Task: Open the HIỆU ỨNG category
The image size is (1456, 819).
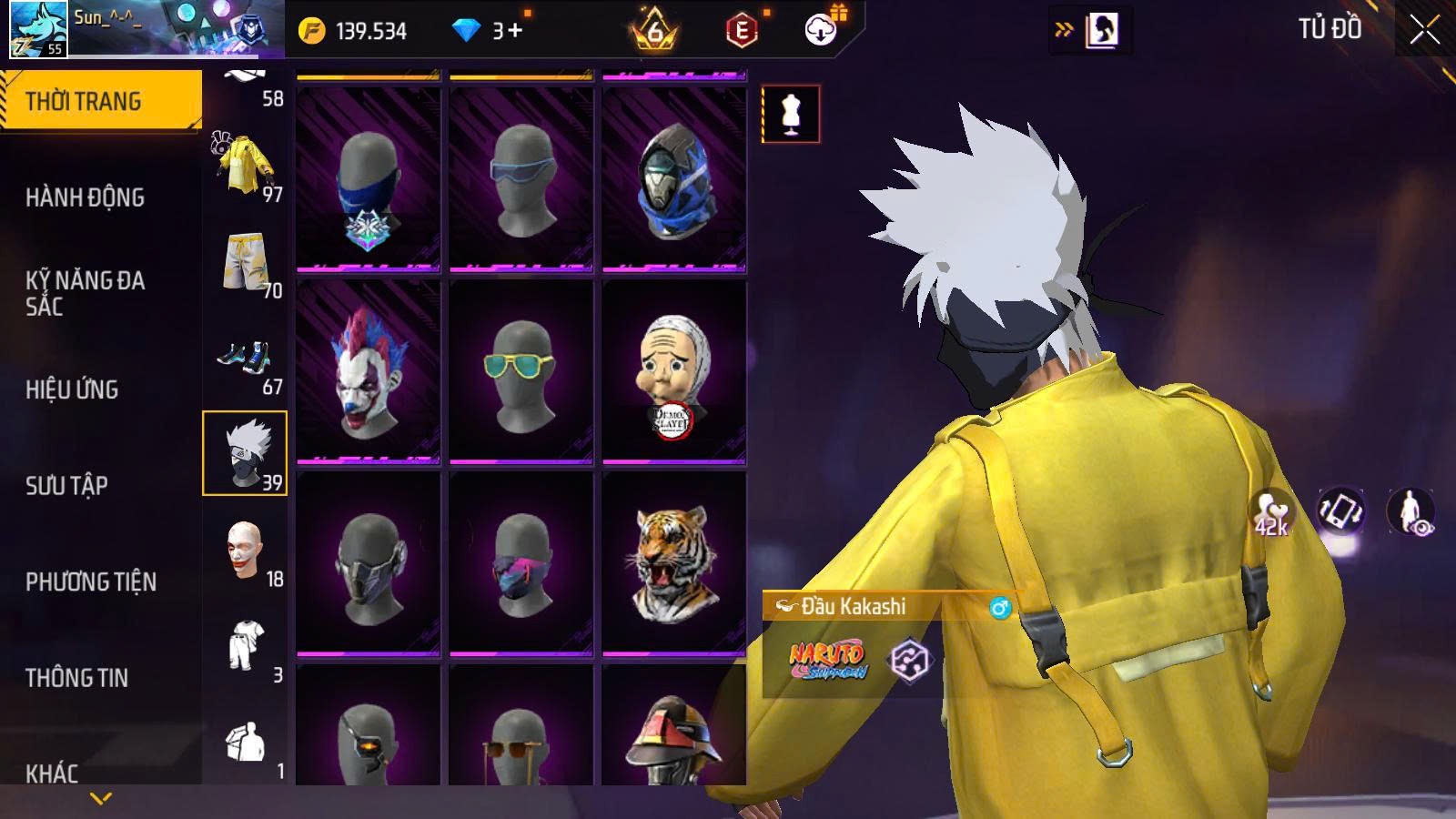Action: [72, 389]
